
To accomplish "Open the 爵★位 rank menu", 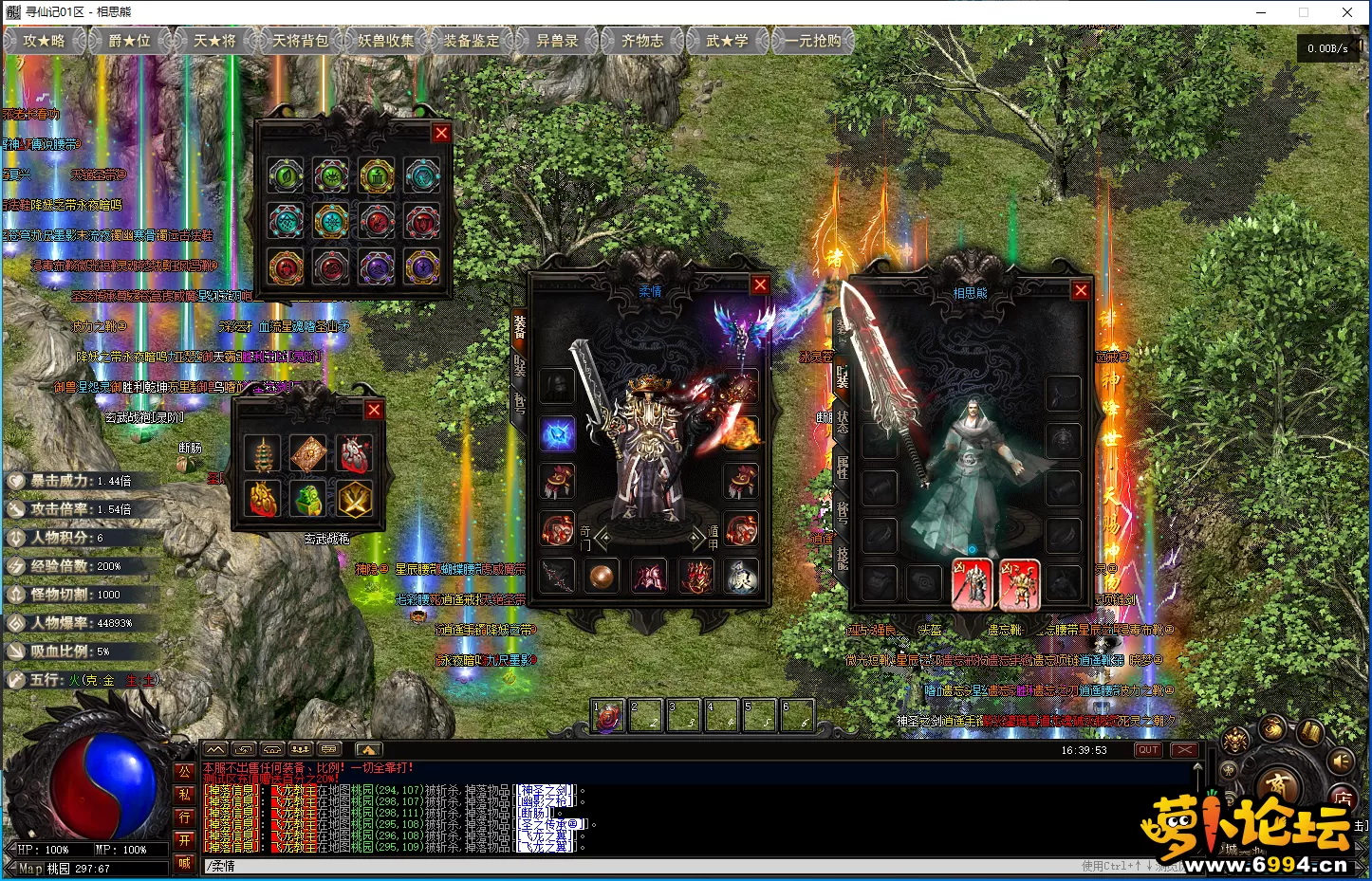I will click(130, 41).
